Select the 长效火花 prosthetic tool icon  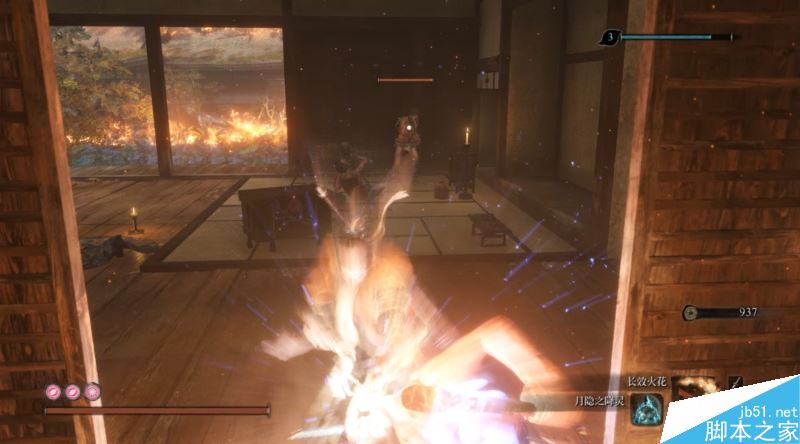pos(692,386)
